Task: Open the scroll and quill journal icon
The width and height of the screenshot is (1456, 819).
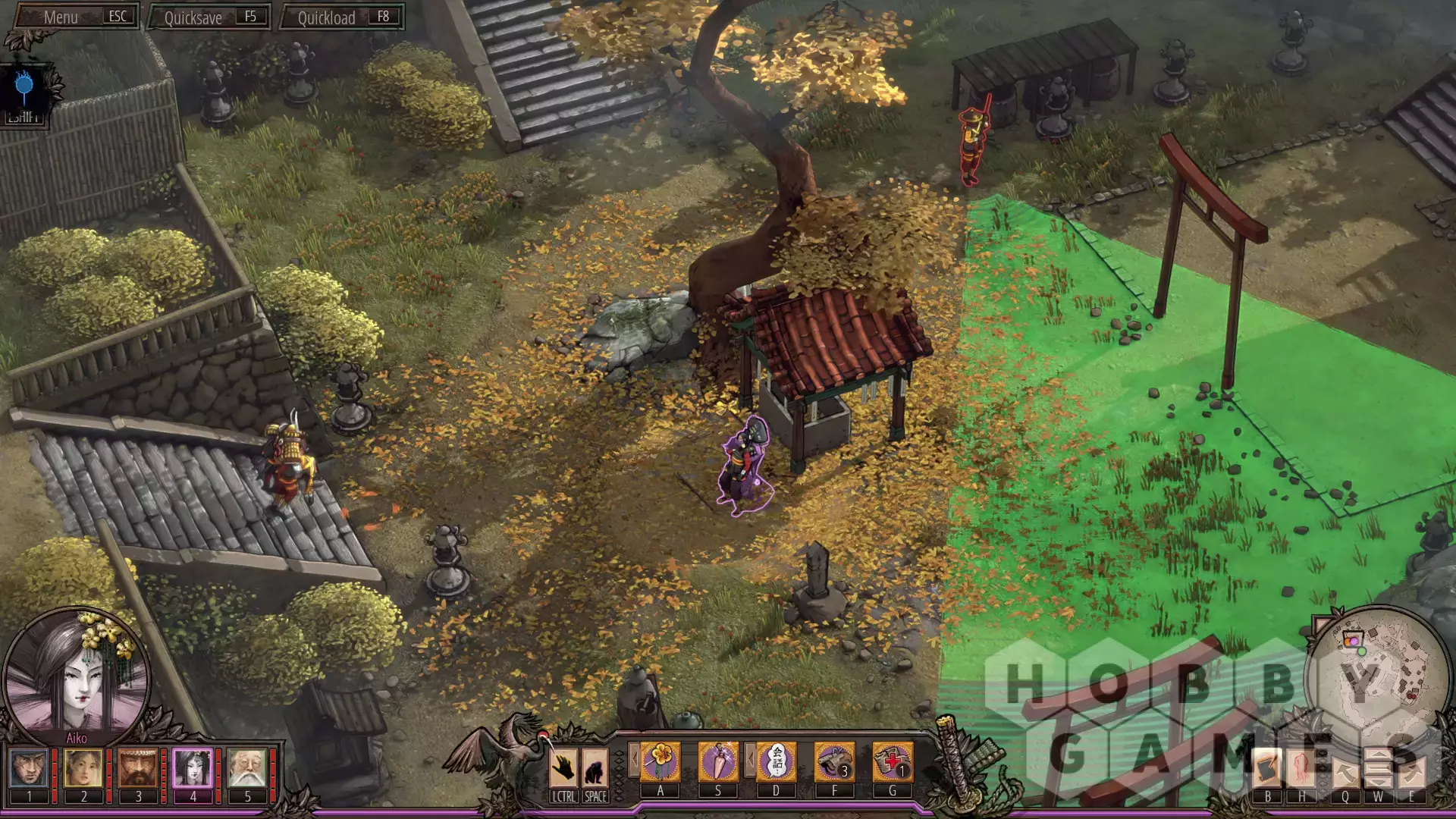Action: click(1267, 769)
